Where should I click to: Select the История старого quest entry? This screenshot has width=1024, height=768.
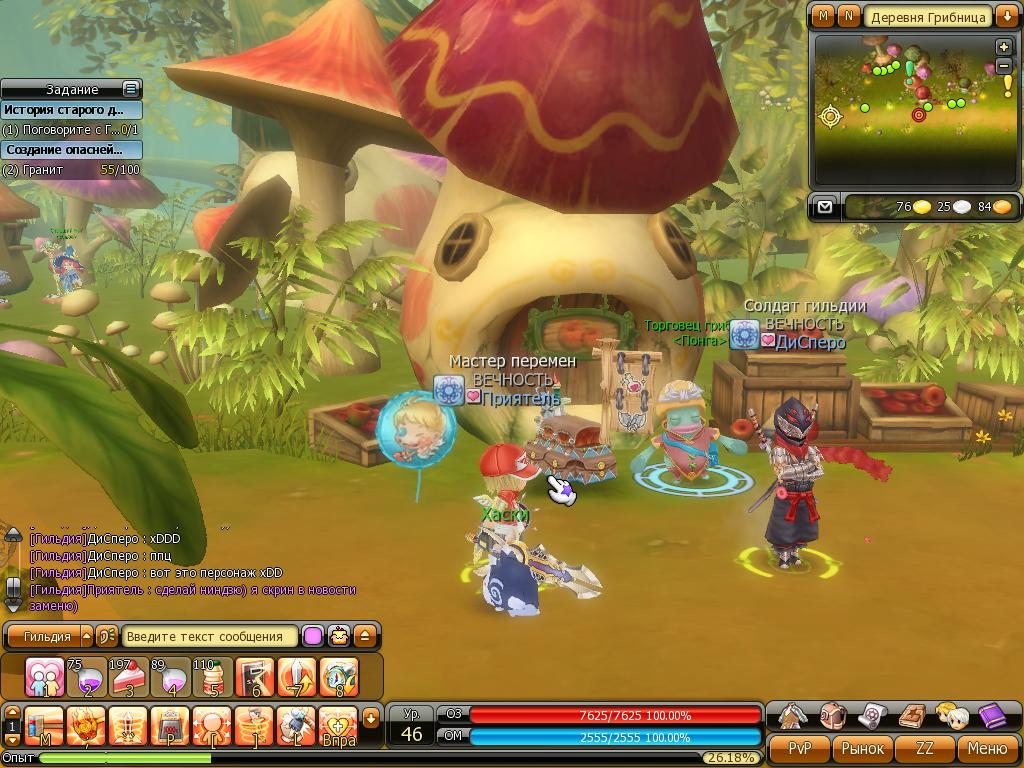point(70,110)
